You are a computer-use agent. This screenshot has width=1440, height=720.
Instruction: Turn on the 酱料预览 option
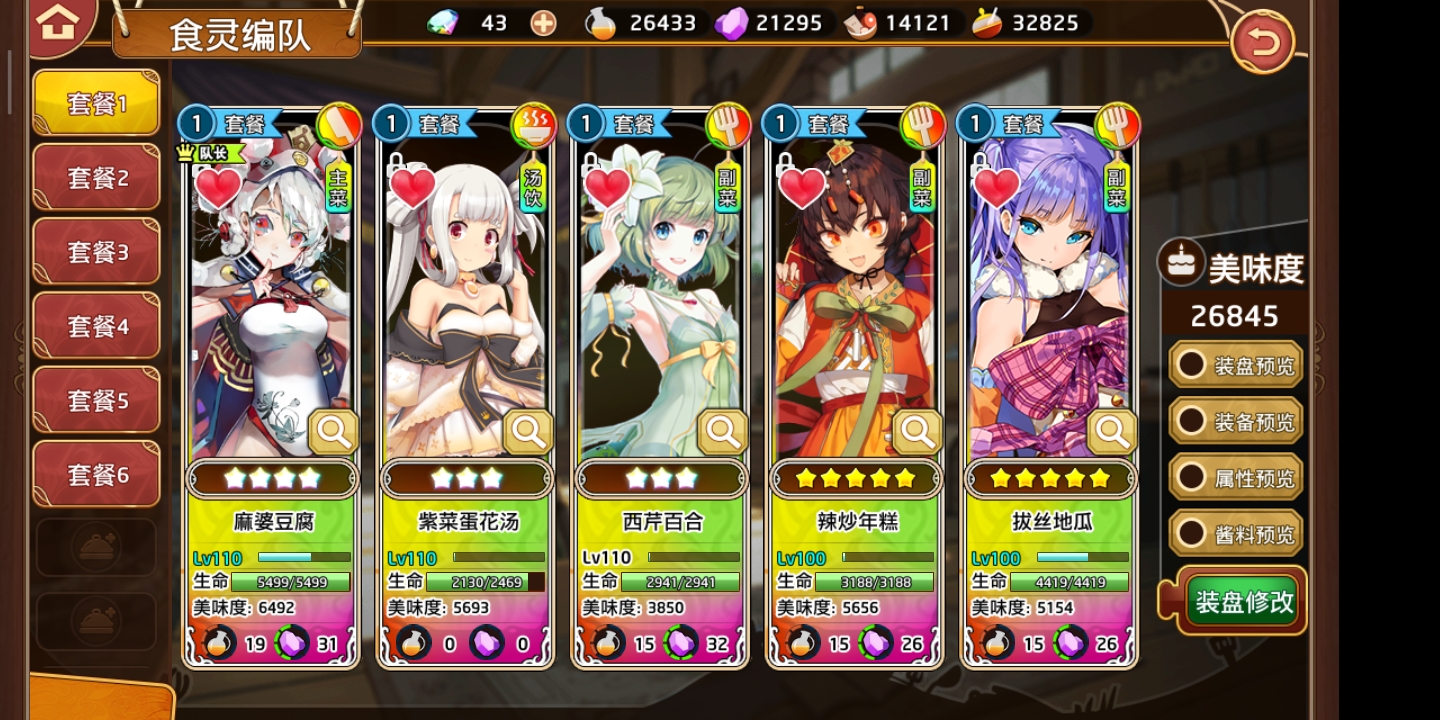1236,534
